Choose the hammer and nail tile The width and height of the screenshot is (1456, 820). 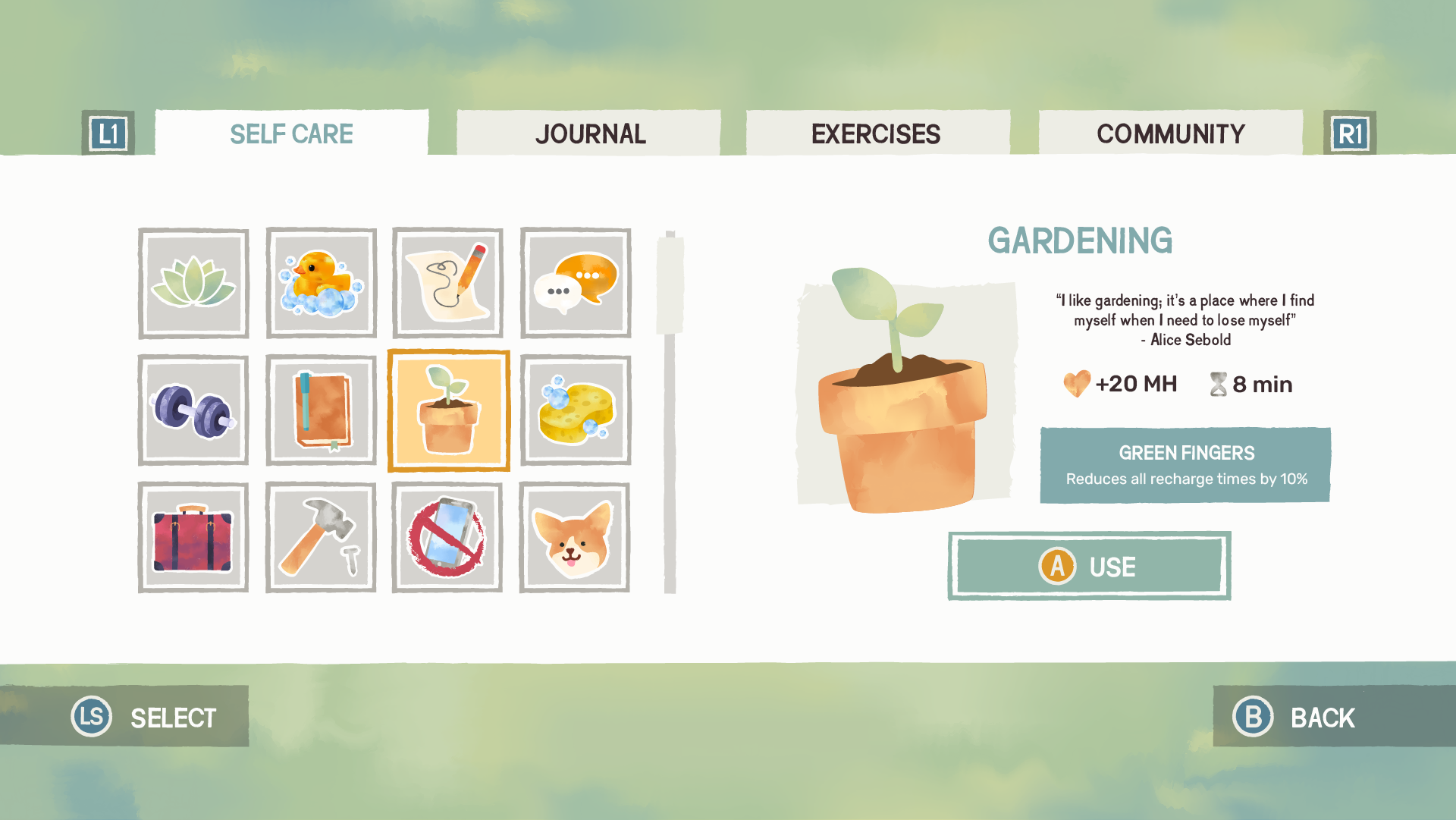point(321,537)
